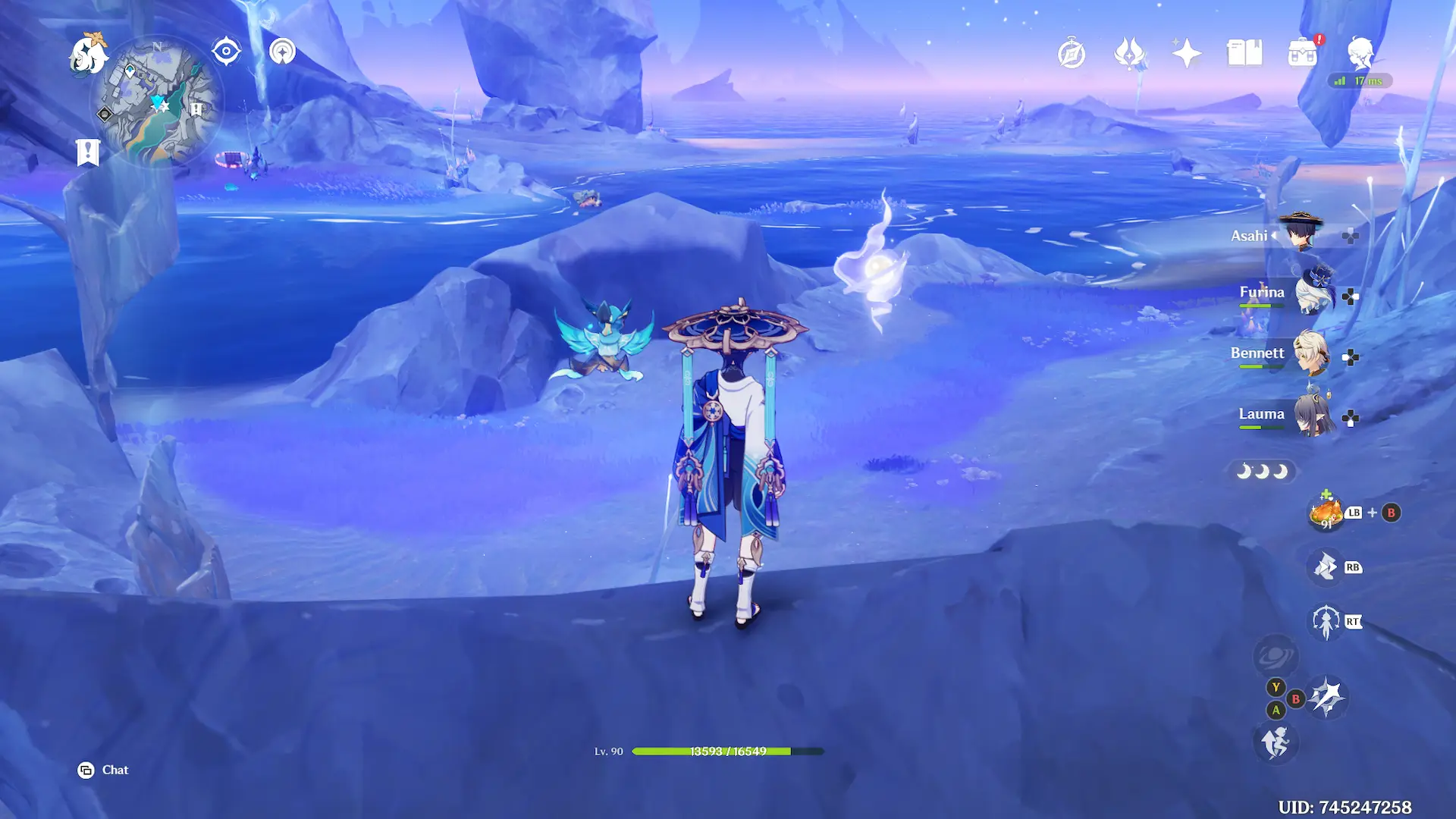Toggle the elemental sight eye icon
The height and width of the screenshot is (819, 1456).
click(226, 52)
